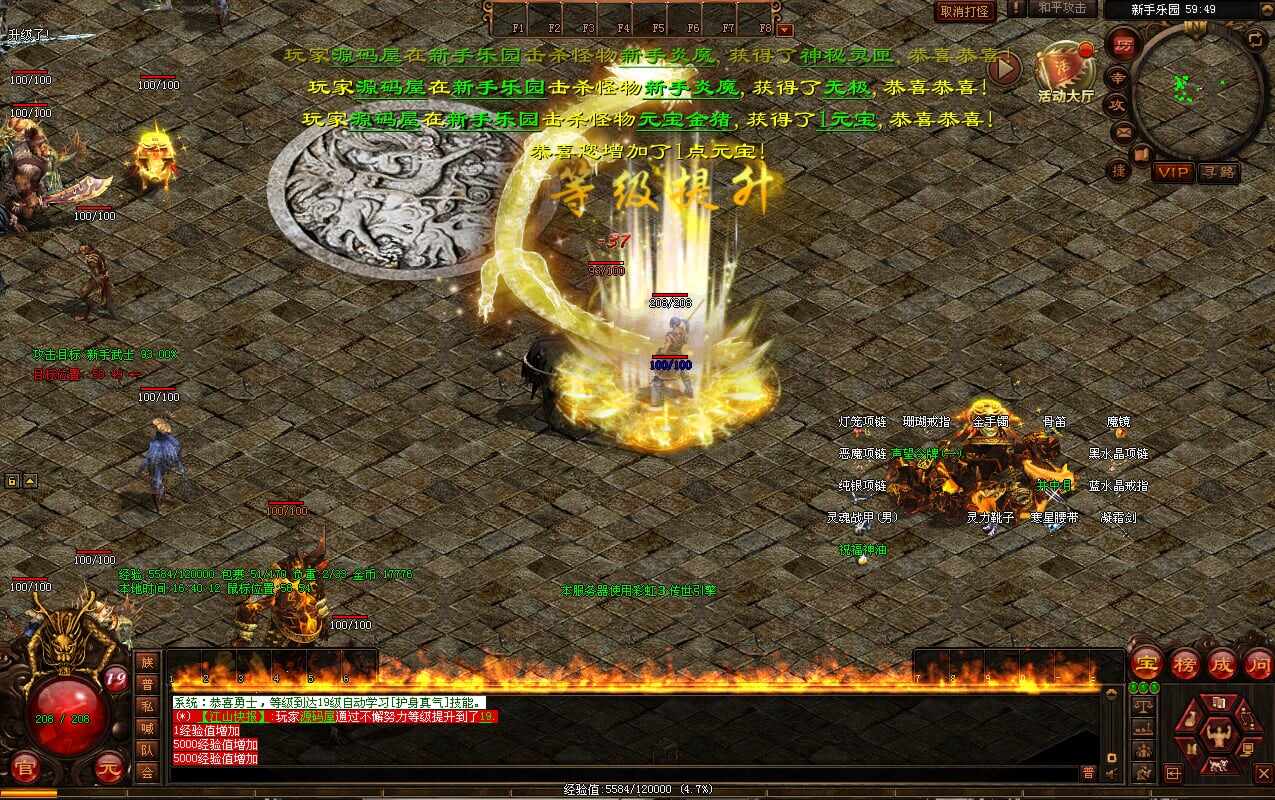Click the 元 yuanbao round button
This screenshot has height=800, width=1275.
[109, 768]
